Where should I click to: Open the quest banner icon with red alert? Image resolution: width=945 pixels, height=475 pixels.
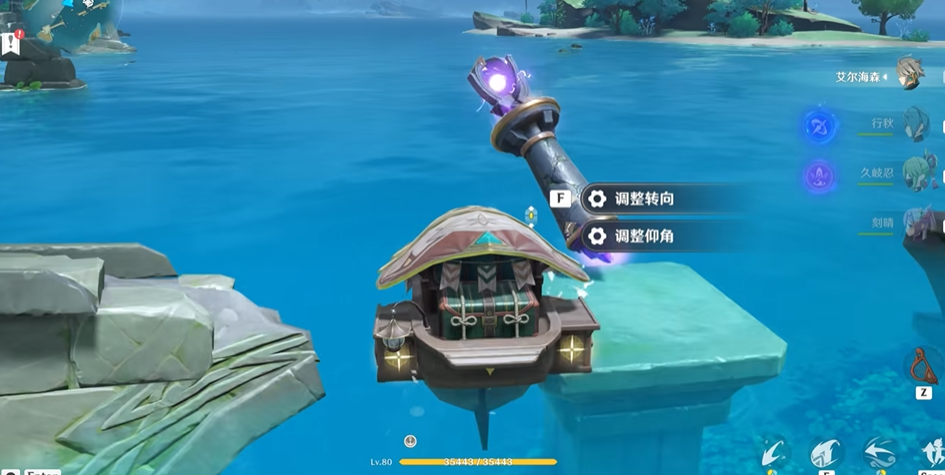[12, 44]
